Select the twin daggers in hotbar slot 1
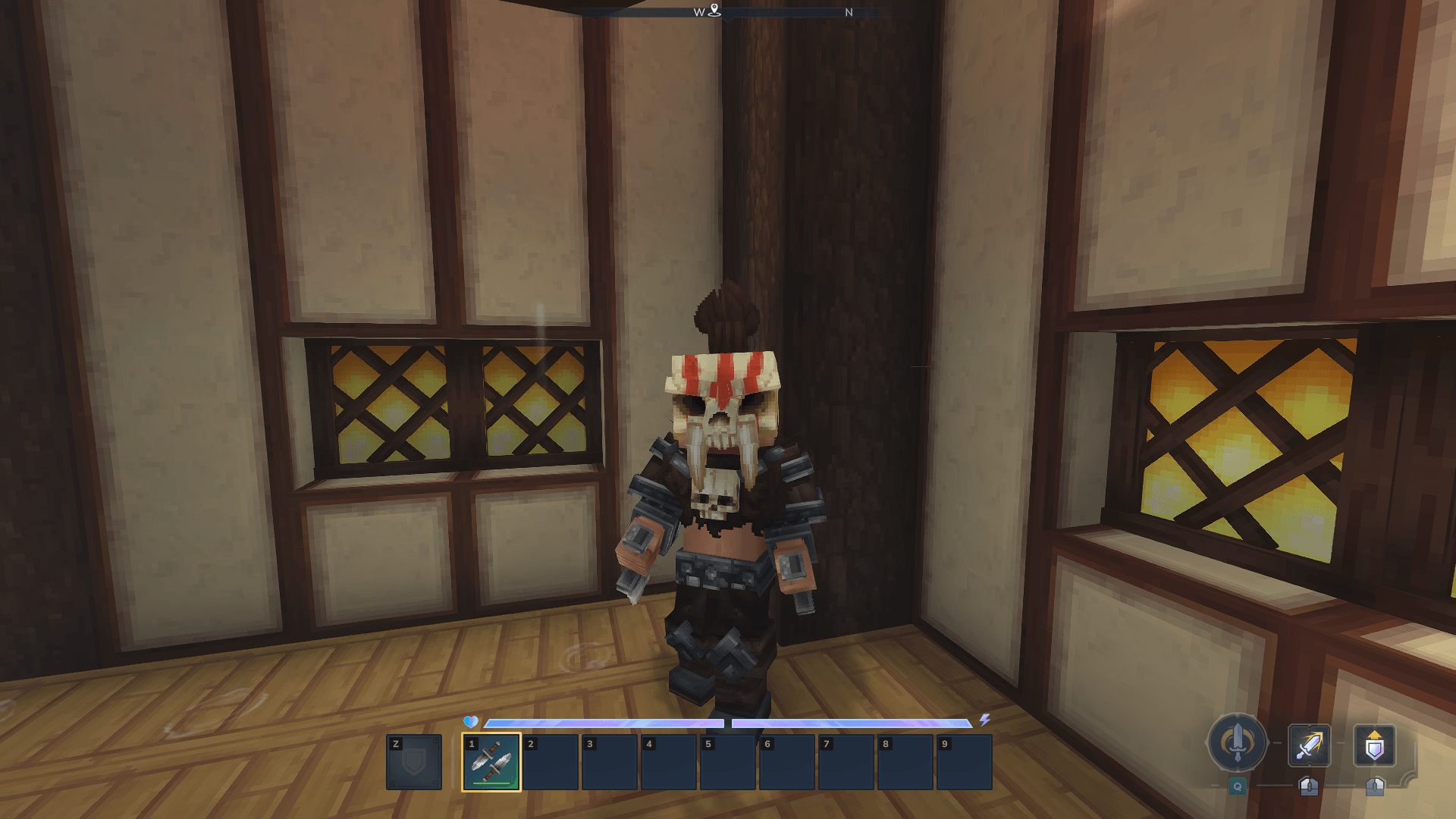Viewport: 1456px width, 819px height. click(x=491, y=762)
